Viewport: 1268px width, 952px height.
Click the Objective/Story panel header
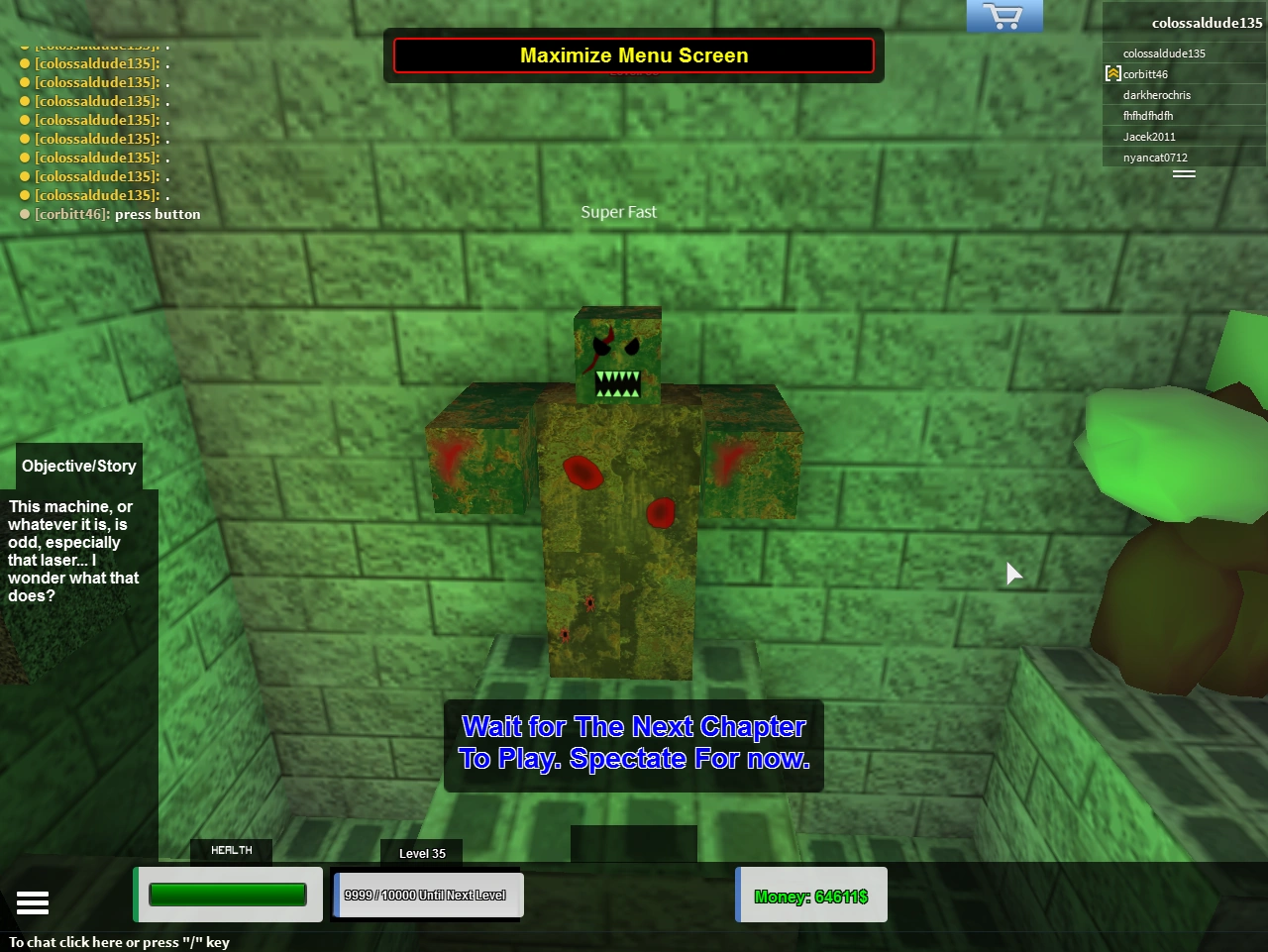point(78,466)
